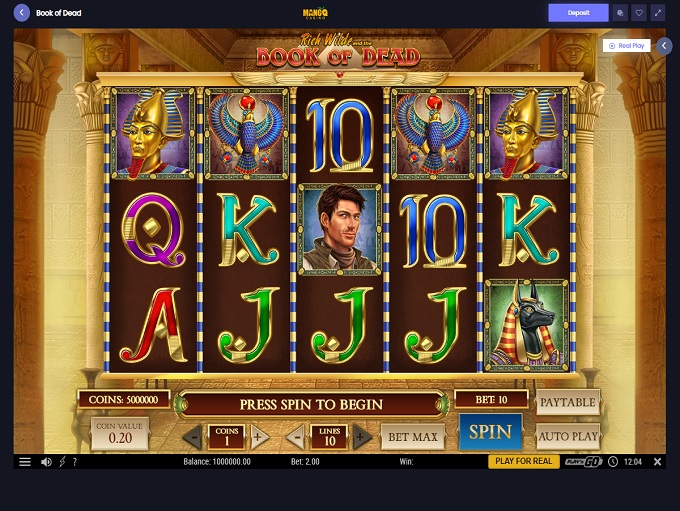Select BET MAX

(x=413, y=437)
